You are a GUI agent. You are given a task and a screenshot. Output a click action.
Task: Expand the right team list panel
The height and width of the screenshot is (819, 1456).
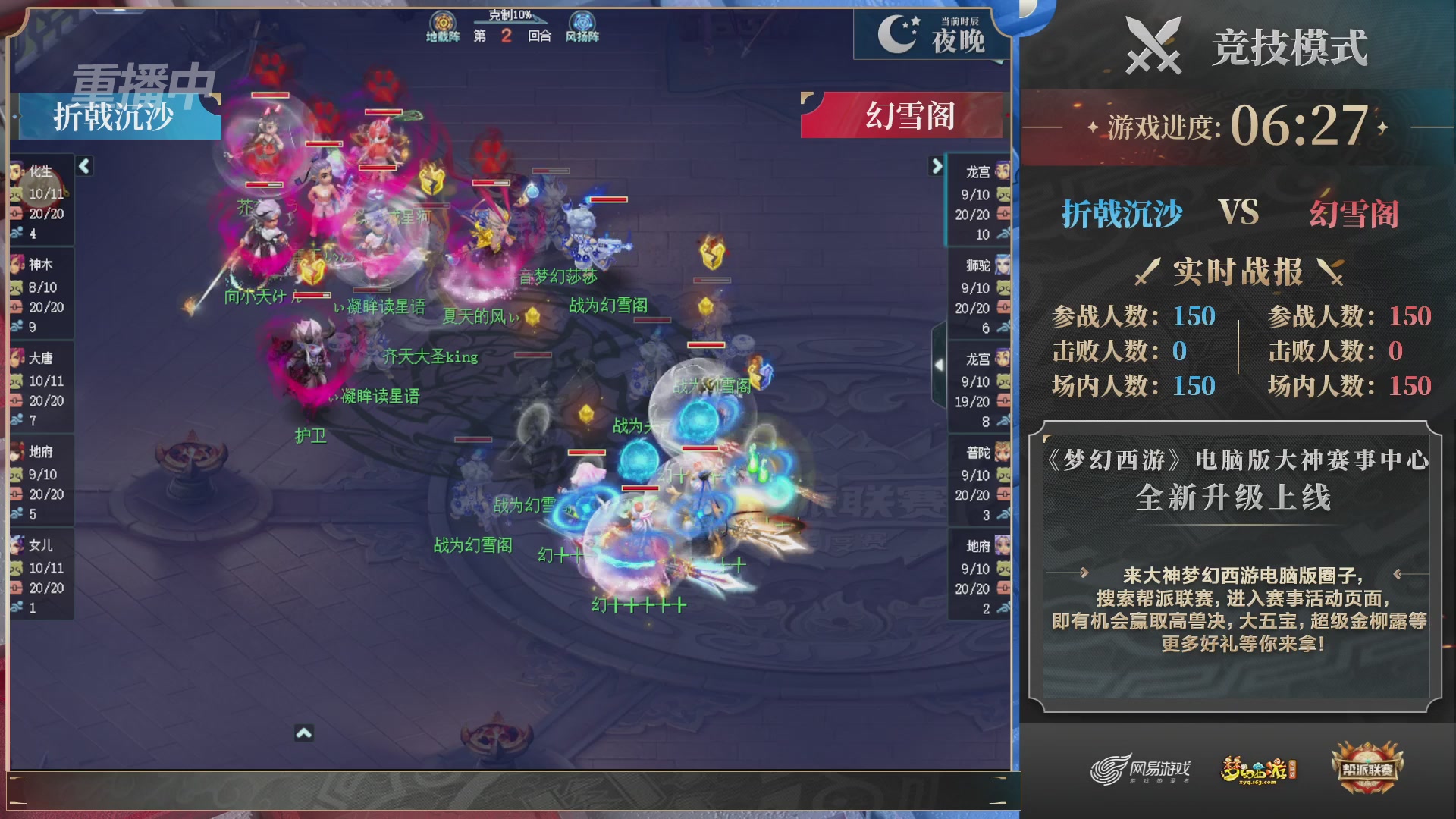tap(934, 166)
